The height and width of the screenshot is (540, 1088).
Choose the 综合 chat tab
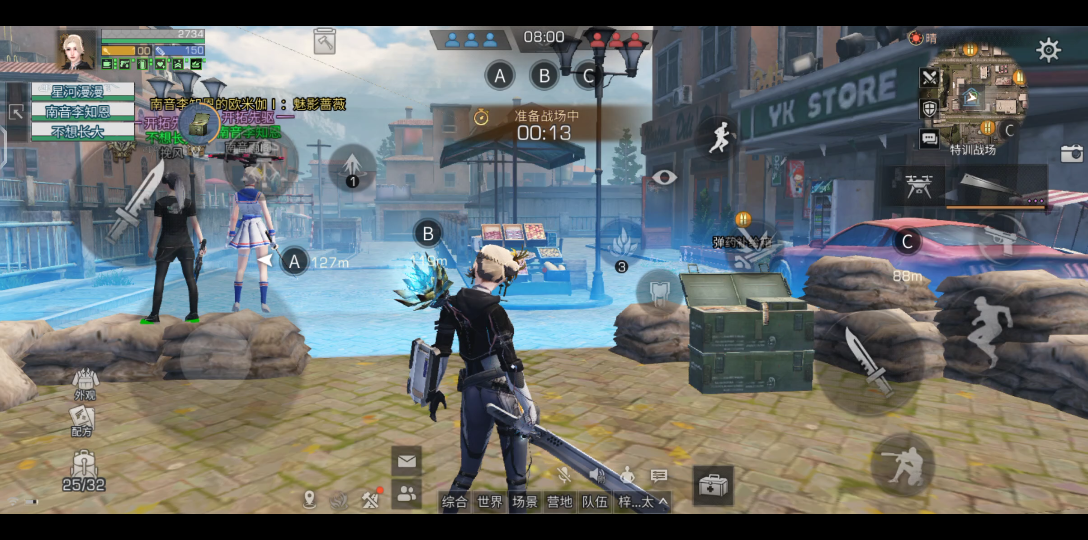(x=455, y=502)
